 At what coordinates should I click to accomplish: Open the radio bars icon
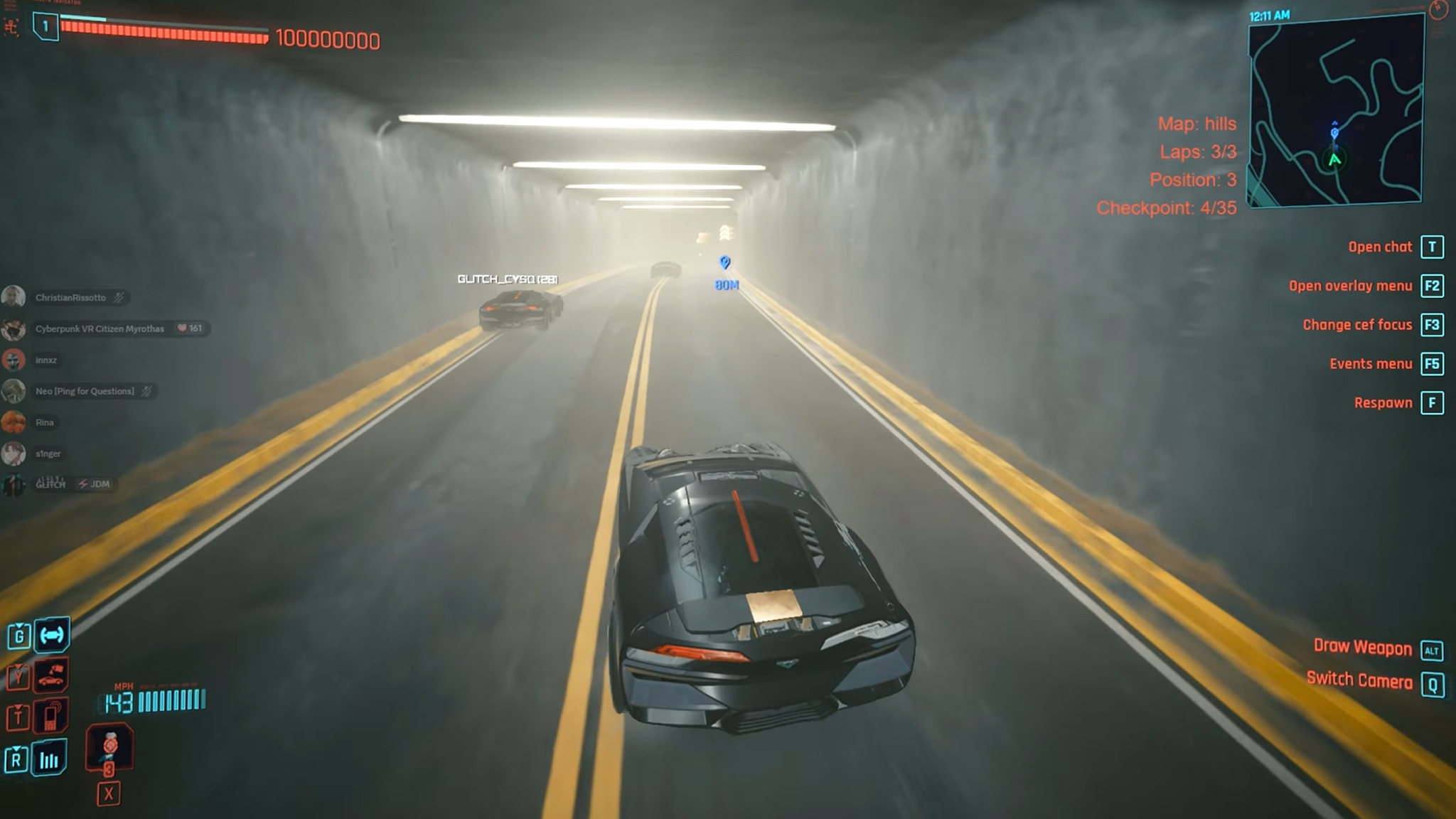click(x=49, y=759)
